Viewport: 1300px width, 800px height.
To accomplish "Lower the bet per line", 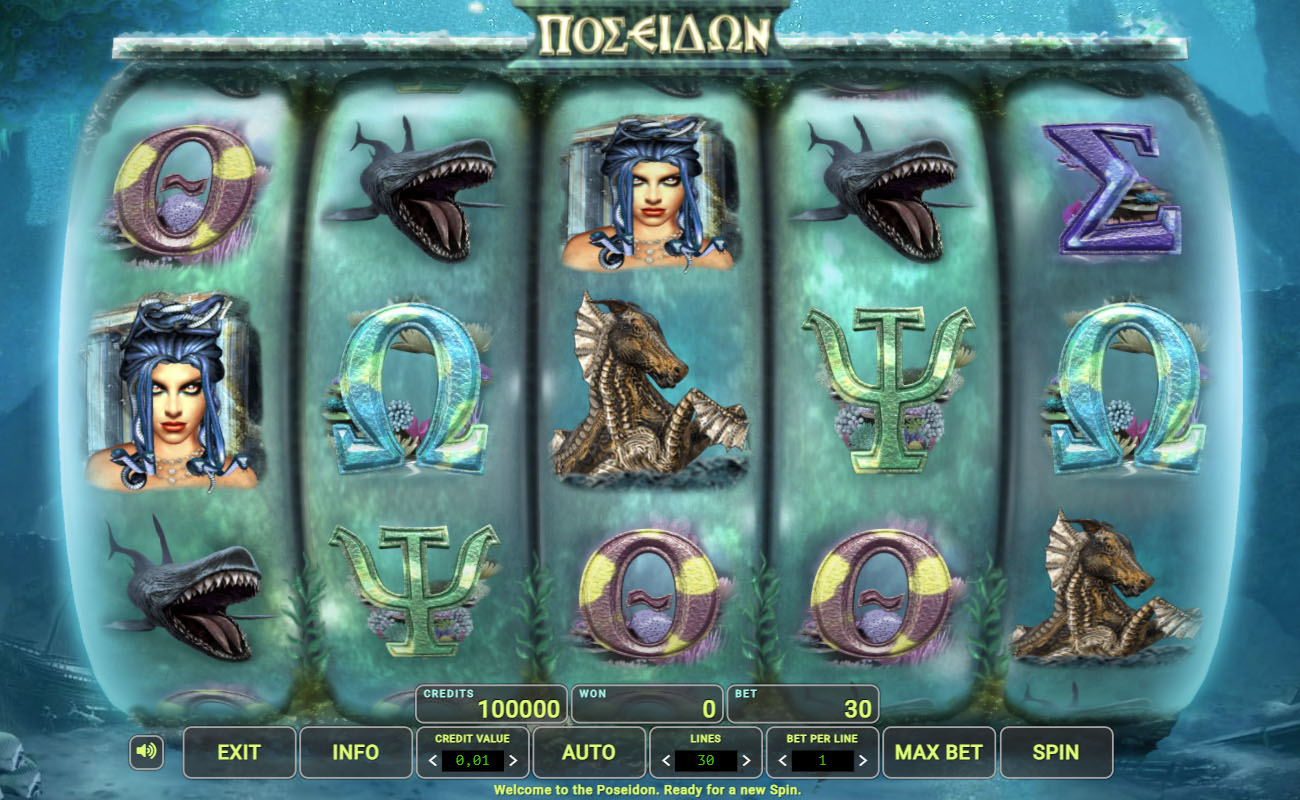I will (783, 761).
